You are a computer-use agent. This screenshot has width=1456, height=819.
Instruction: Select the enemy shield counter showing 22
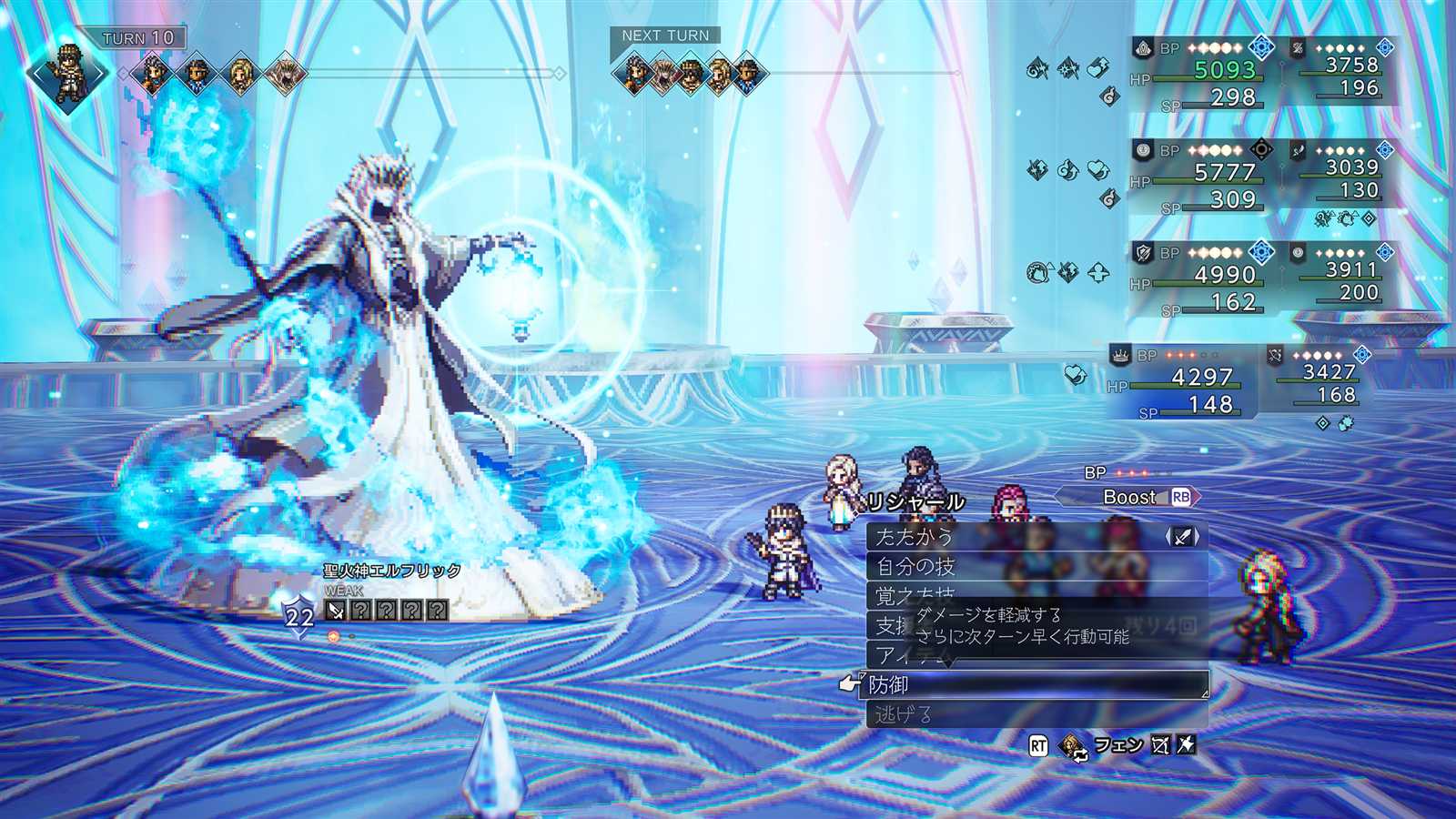[299, 617]
